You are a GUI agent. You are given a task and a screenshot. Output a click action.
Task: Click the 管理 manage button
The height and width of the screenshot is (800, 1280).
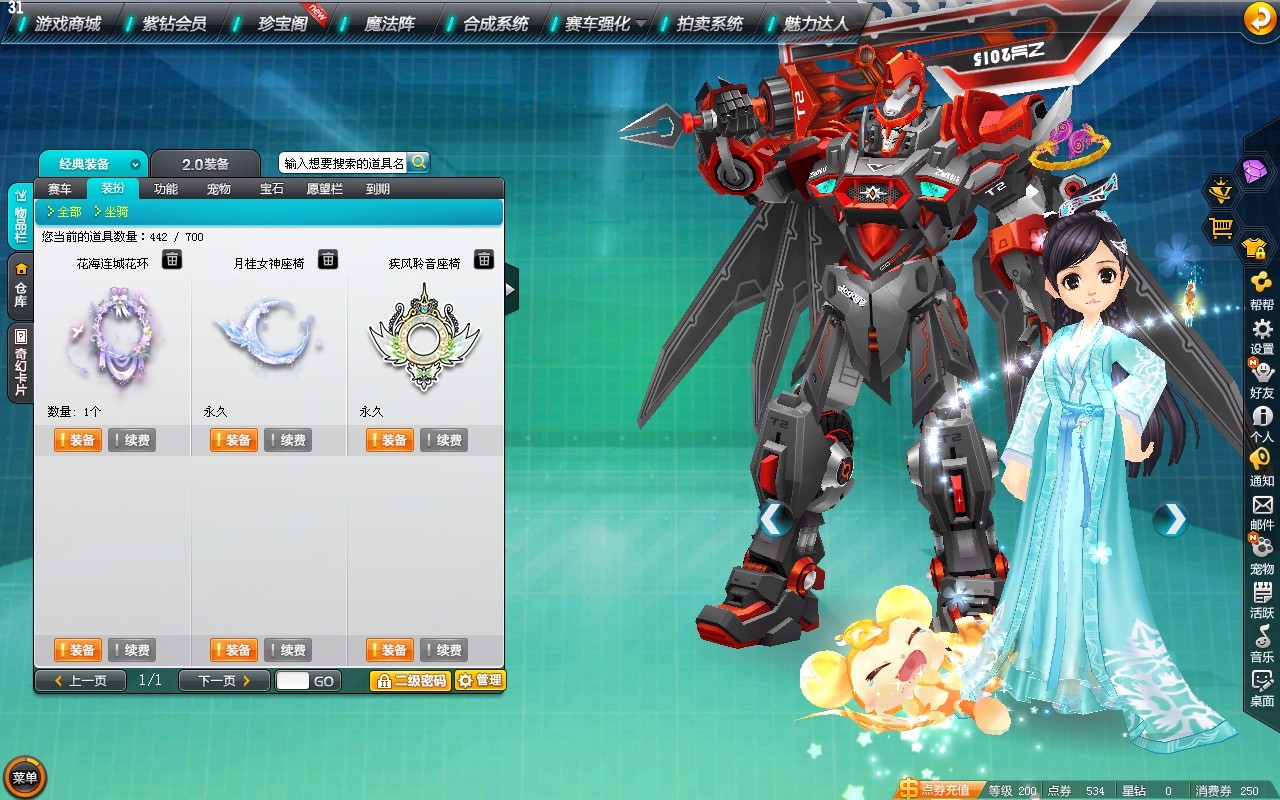480,681
